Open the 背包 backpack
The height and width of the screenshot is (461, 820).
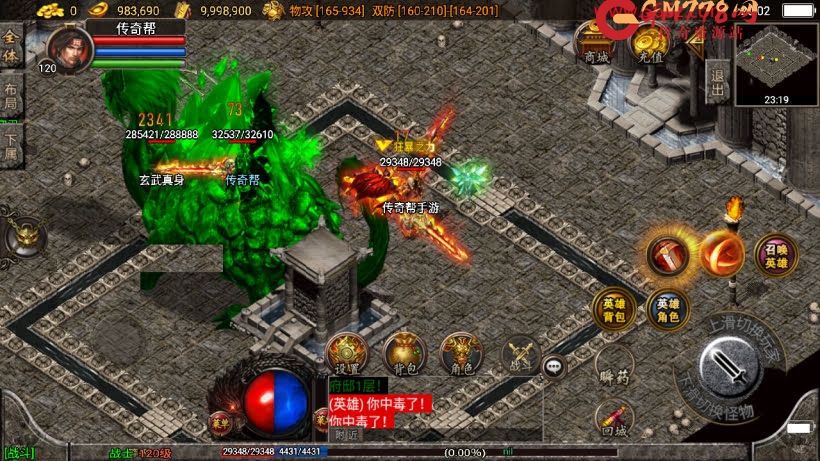(404, 353)
